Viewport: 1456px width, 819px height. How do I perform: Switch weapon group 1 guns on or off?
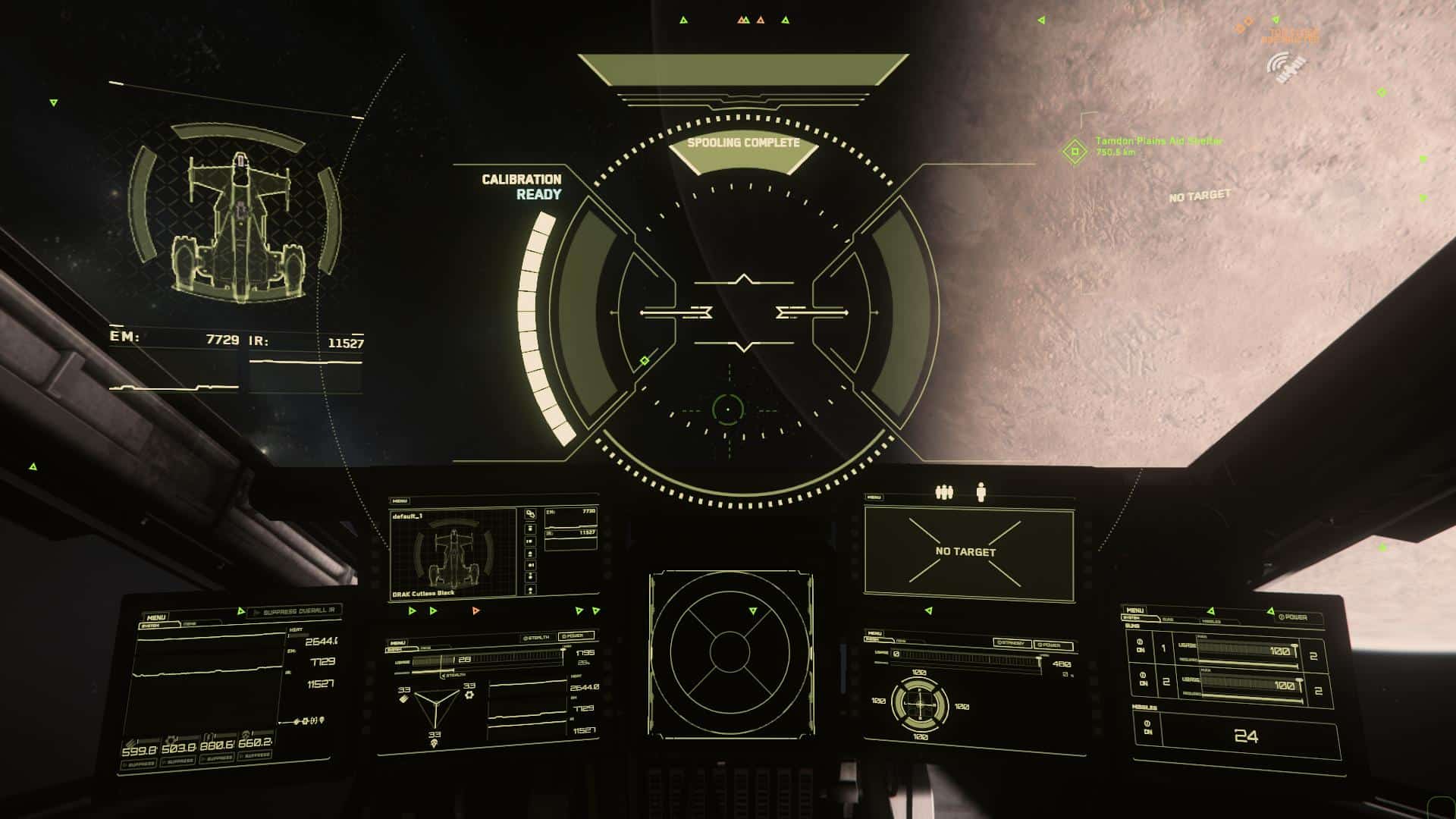(x=1141, y=645)
